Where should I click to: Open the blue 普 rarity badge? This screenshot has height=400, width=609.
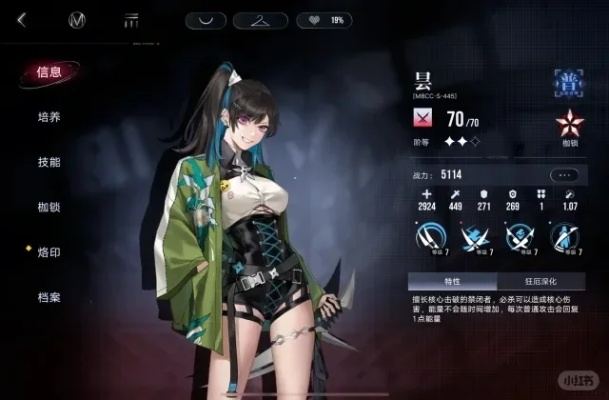point(569,82)
